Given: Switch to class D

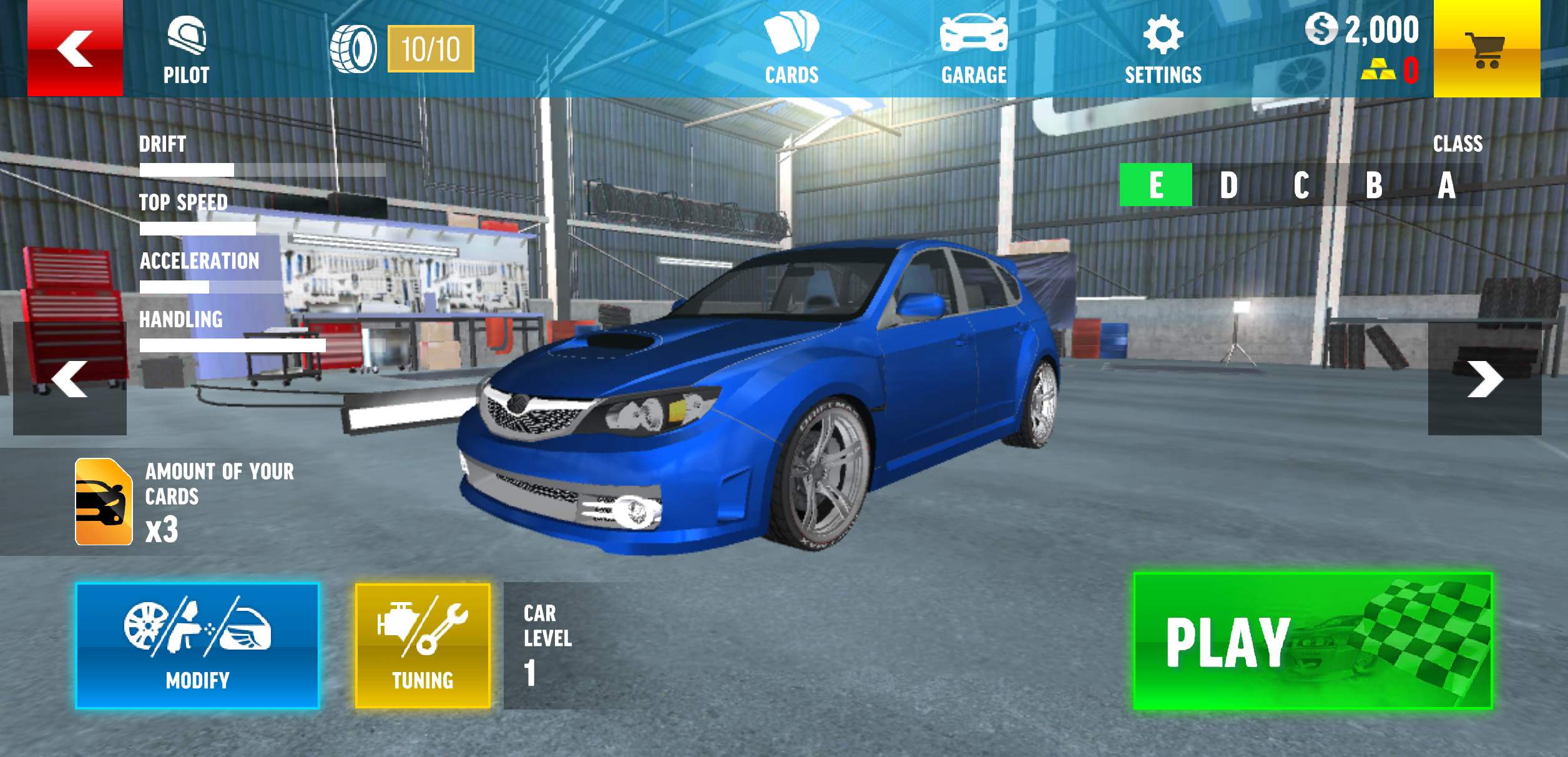Looking at the screenshot, I should (x=1228, y=185).
